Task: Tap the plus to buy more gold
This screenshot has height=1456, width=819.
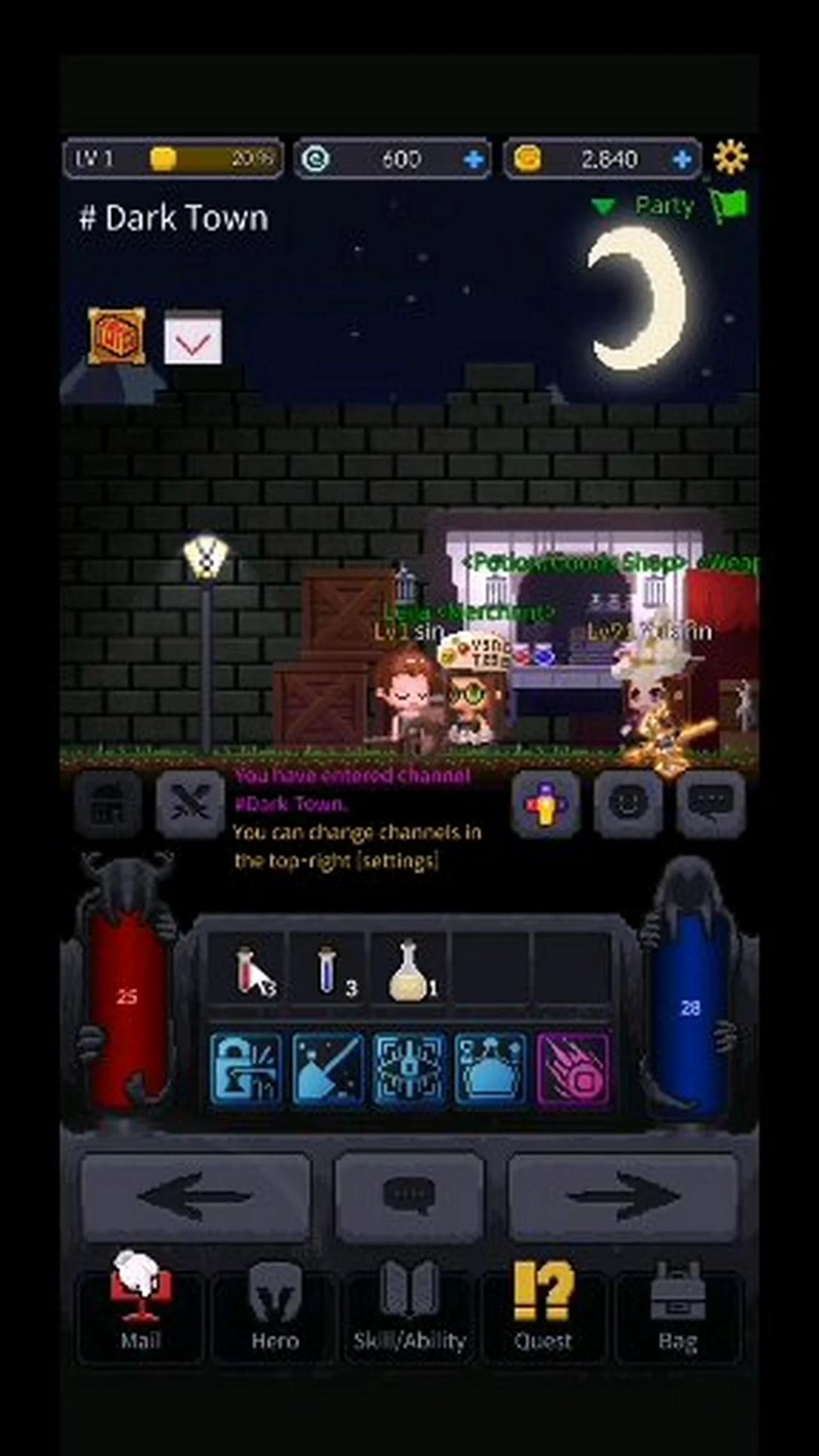Action: click(683, 159)
